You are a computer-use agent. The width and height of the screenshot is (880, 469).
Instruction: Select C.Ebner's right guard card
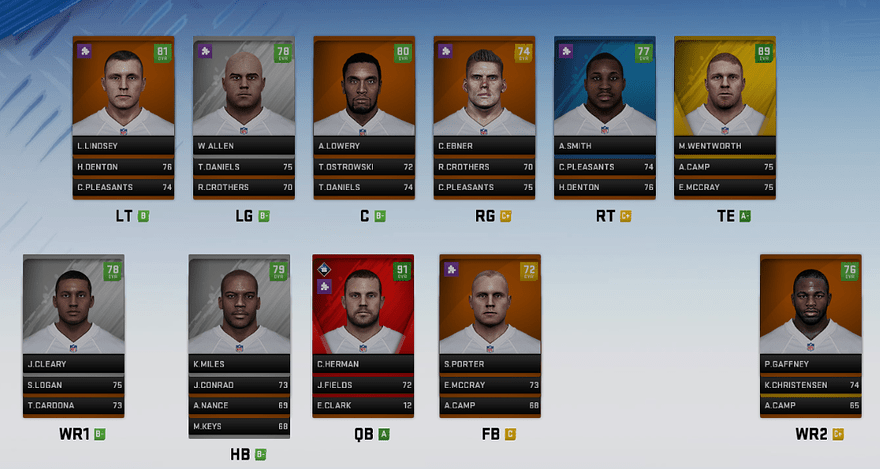[484, 95]
